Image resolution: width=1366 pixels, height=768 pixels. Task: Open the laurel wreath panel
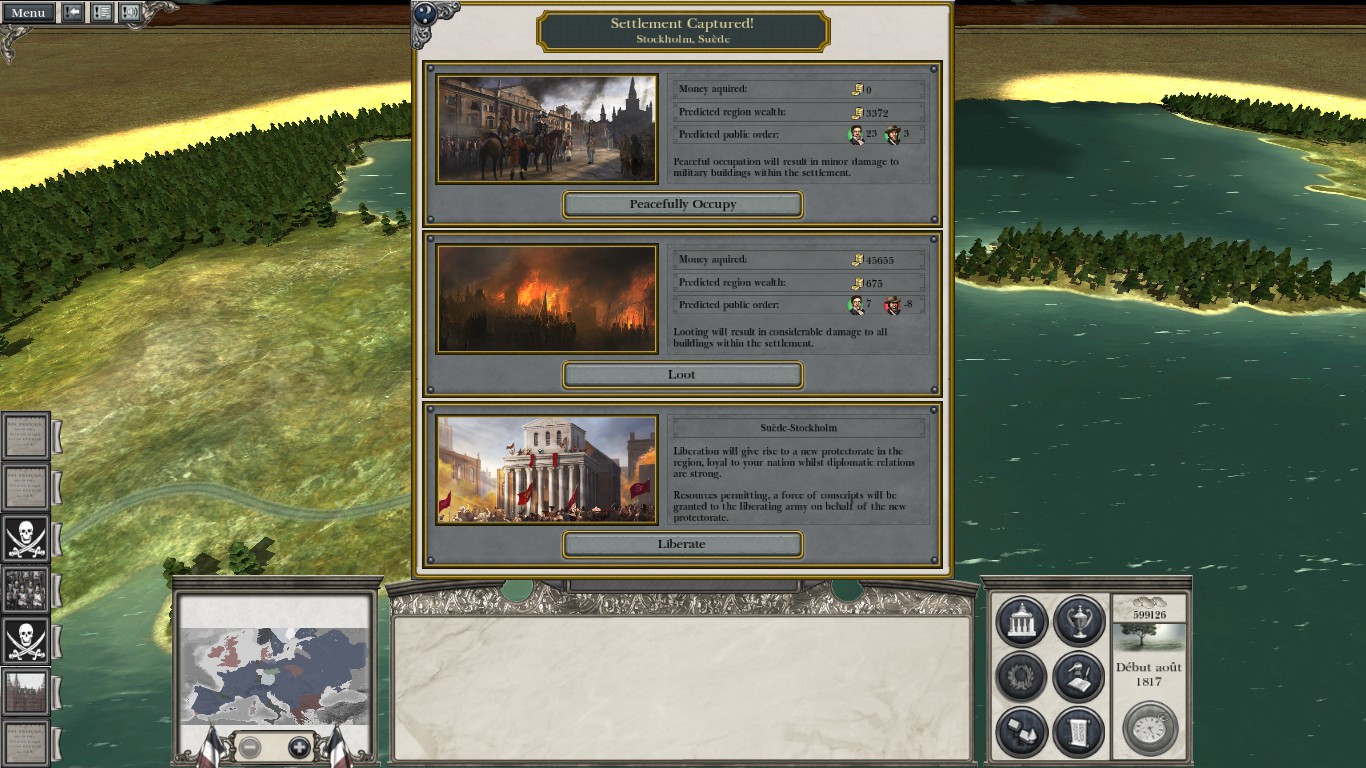click(x=1021, y=677)
